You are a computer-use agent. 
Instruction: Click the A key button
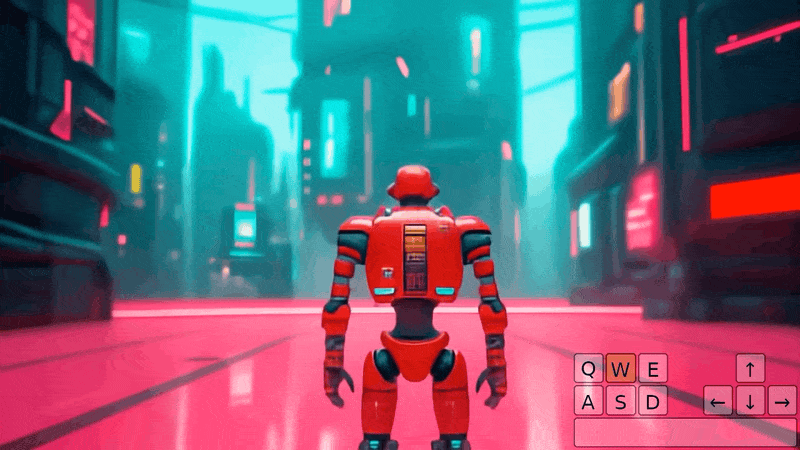click(589, 401)
